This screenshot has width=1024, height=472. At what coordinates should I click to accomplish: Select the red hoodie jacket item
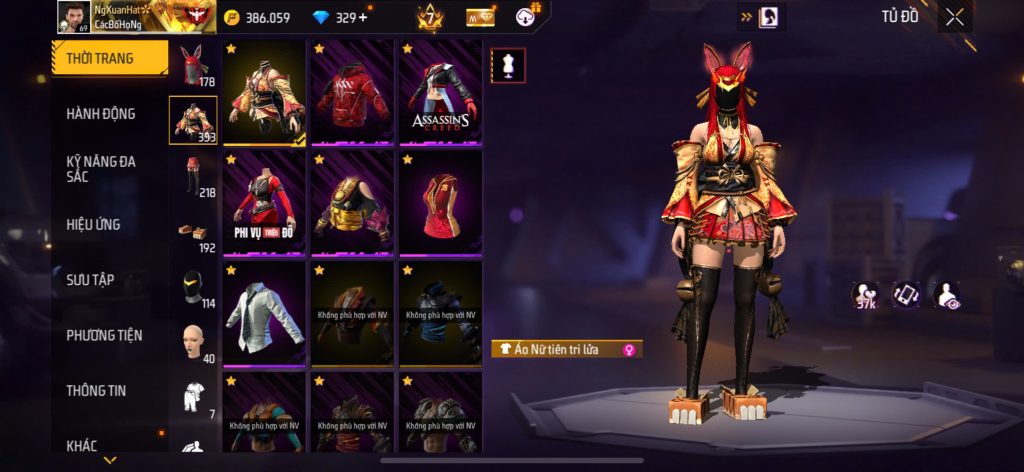(x=352, y=93)
